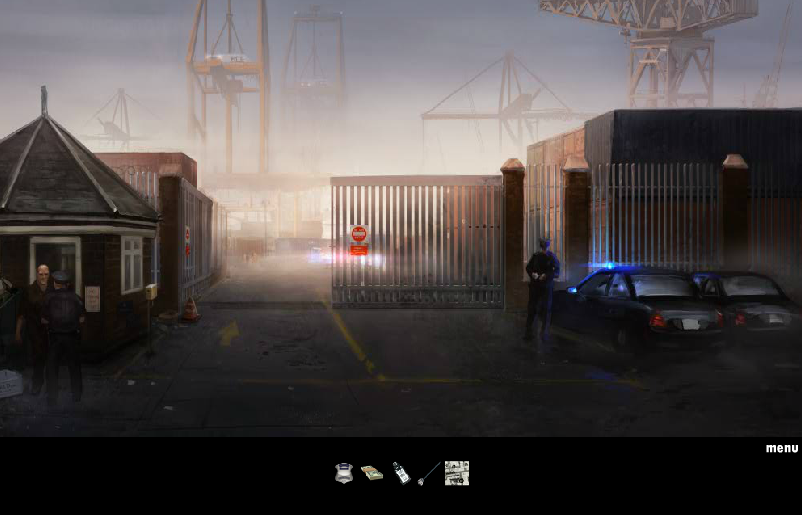The width and height of the screenshot is (802, 515).
Task: Select the thin rod tool item
Action: click(x=429, y=473)
